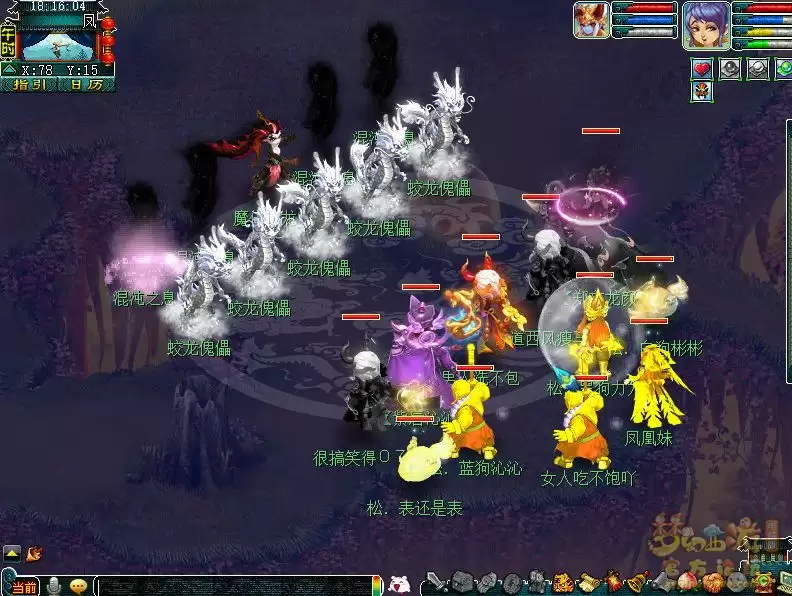This screenshot has height=596, width=792.
Task: Click the sword attack shortcut icon
Action: 435,582
